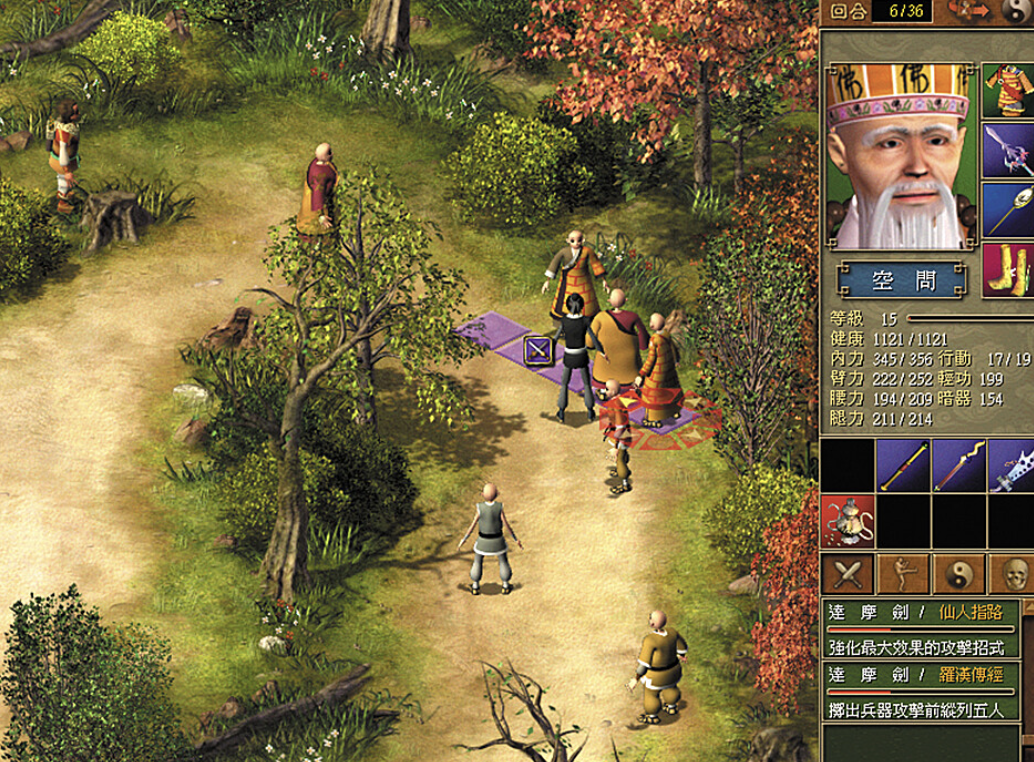Screen dimensions: 1034x762
Task: Use the silver incense pot item
Action: coord(847,520)
